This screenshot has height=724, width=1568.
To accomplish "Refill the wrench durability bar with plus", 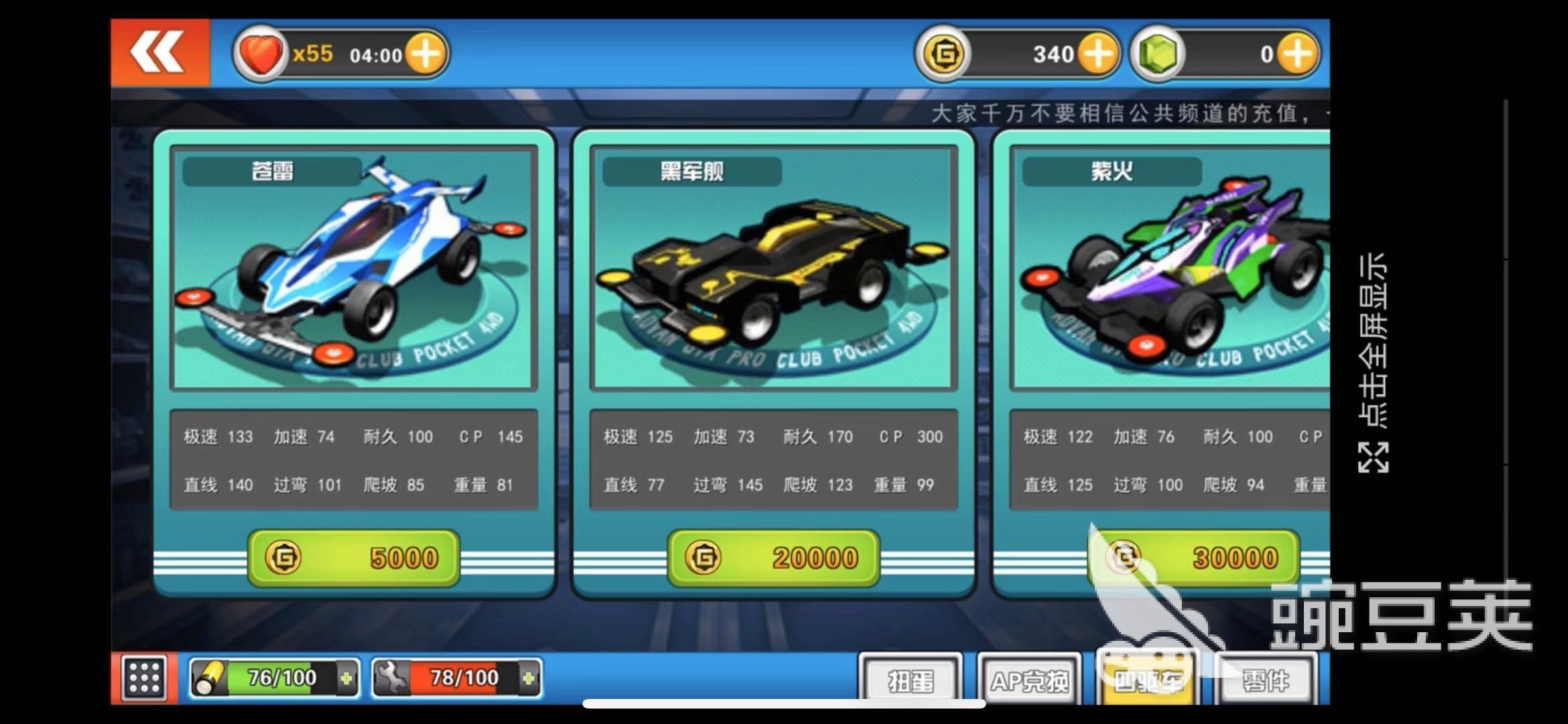I will click(x=528, y=678).
